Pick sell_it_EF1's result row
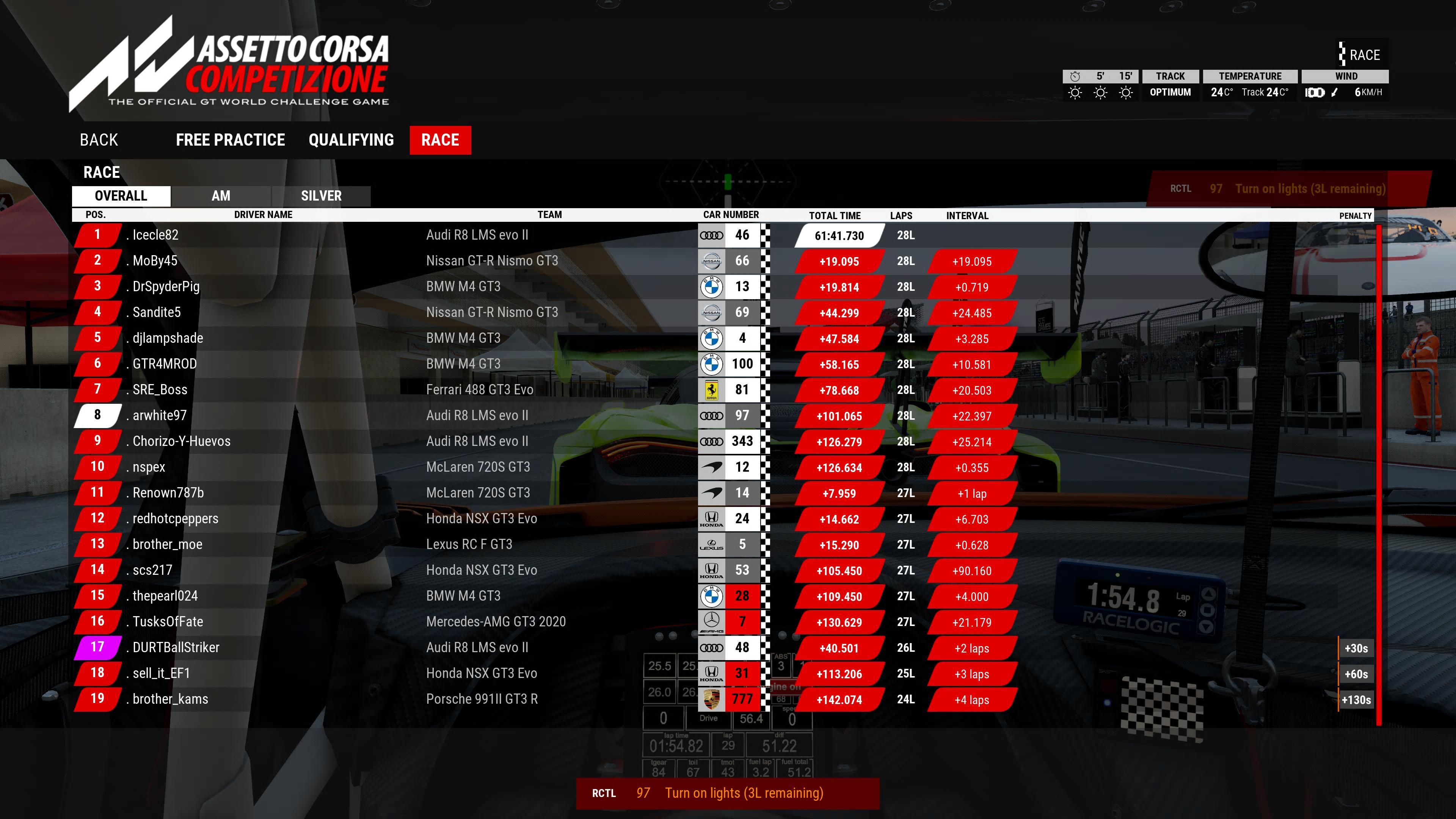Image resolution: width=1456 pixels, height=819 pixels. [161, 673]
